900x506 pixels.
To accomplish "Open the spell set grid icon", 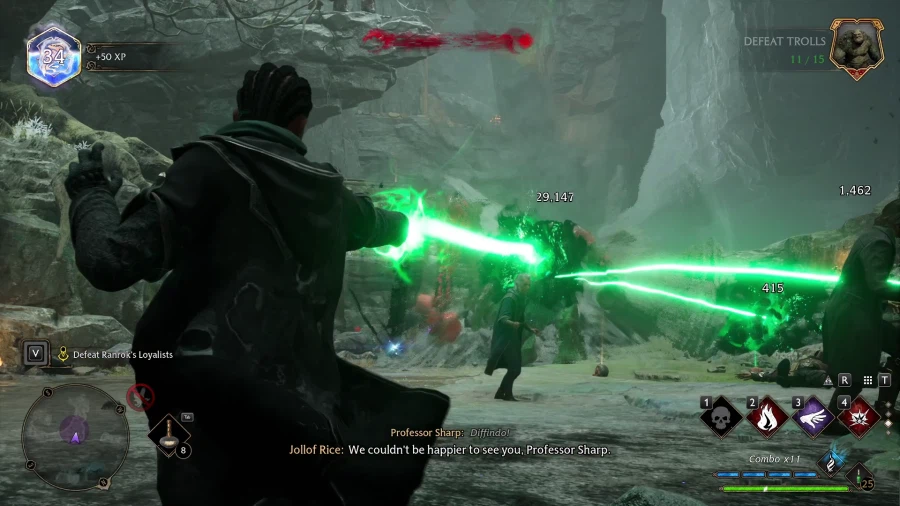I will 868,380.
